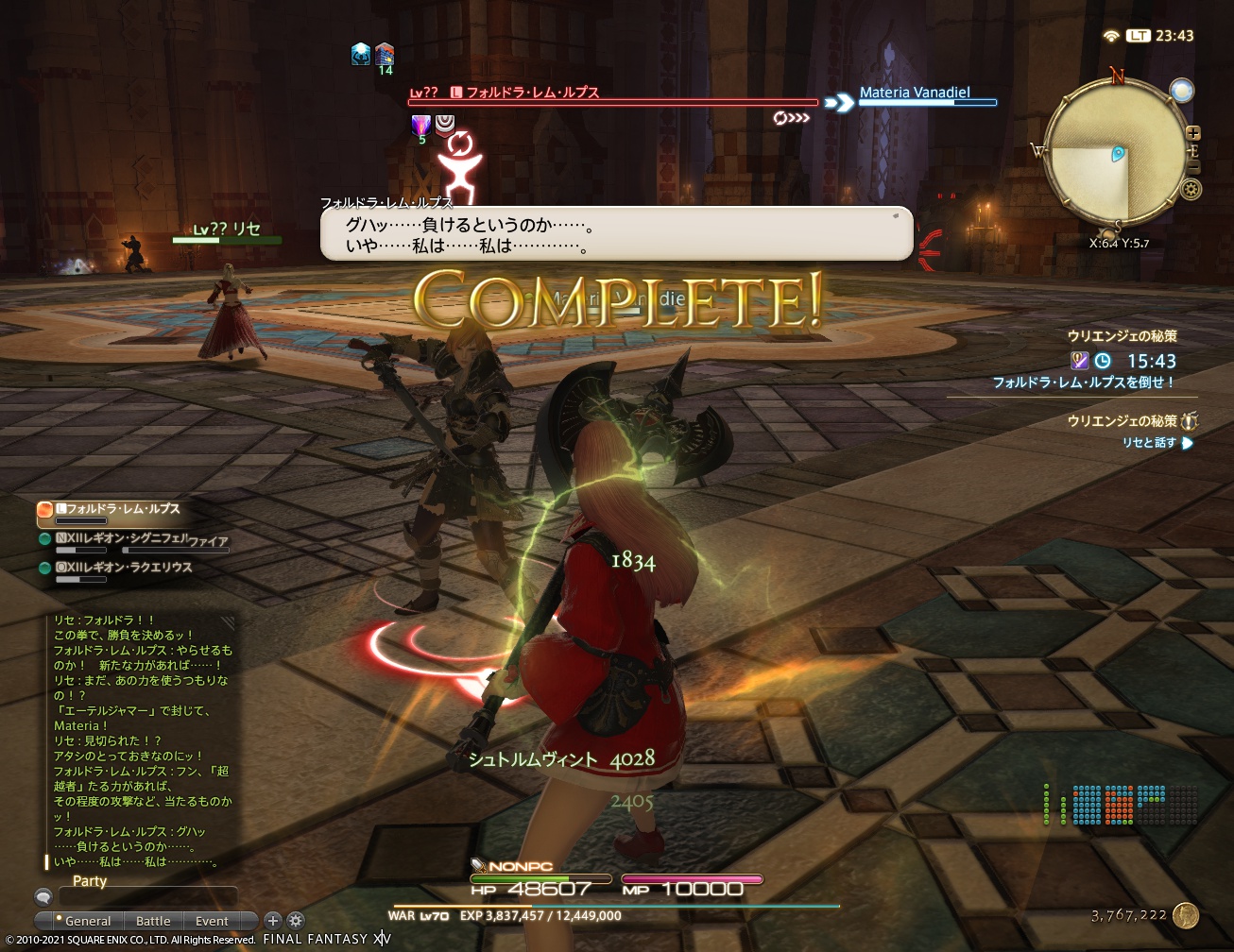Add a new chat tab with the plus button
This screenshot has height=952, width=1234.
point(273,920)
